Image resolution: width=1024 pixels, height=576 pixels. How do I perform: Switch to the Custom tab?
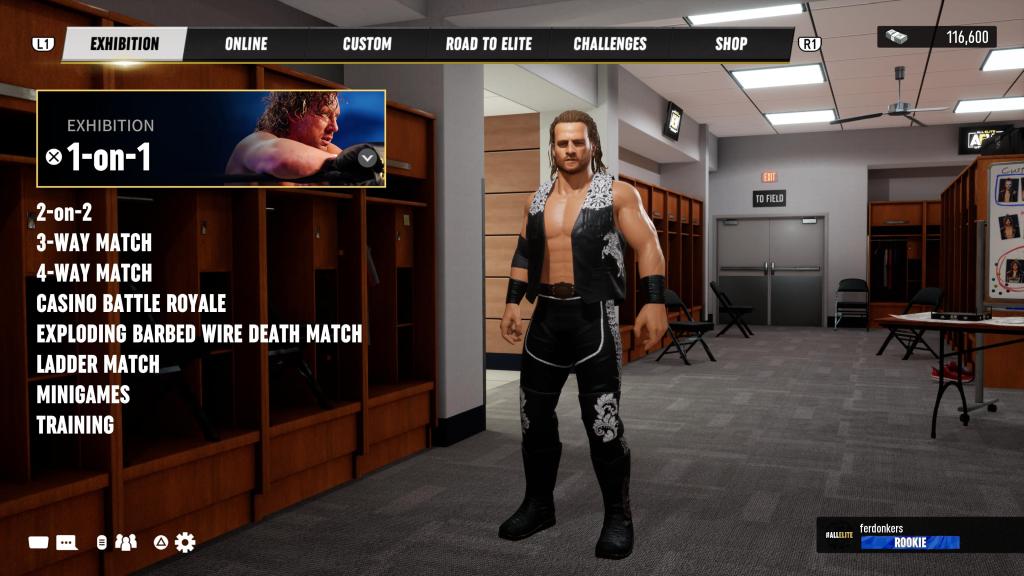coord(367,44)
